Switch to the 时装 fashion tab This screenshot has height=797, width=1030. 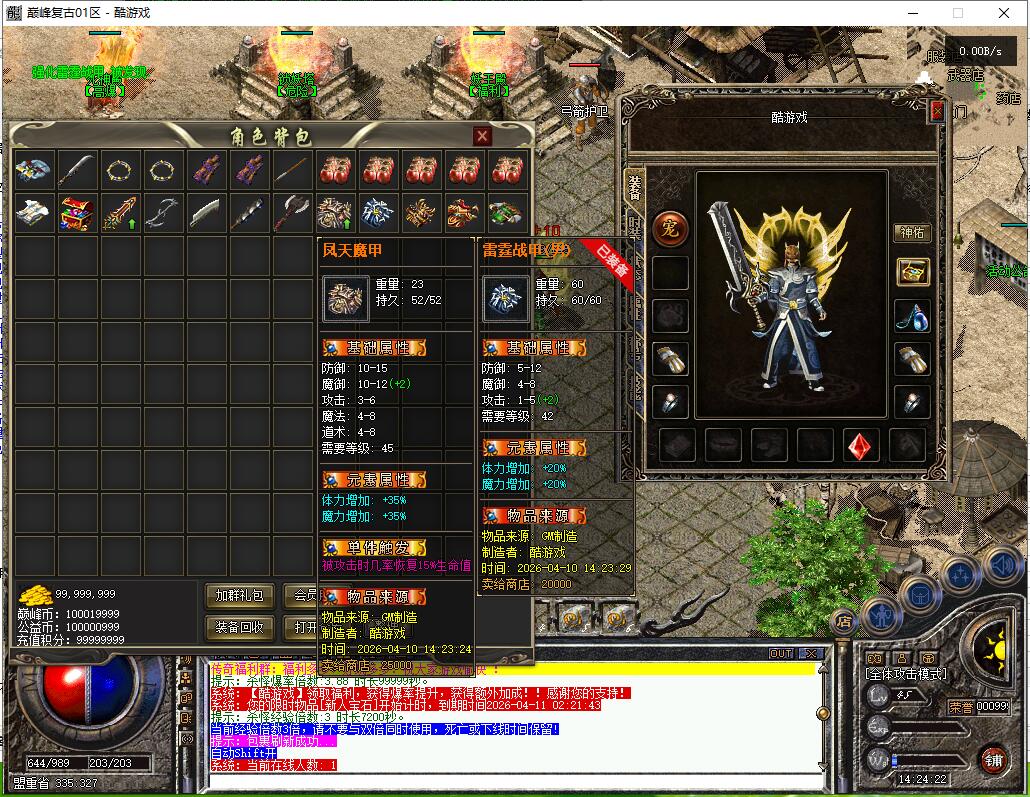point(635,228)
